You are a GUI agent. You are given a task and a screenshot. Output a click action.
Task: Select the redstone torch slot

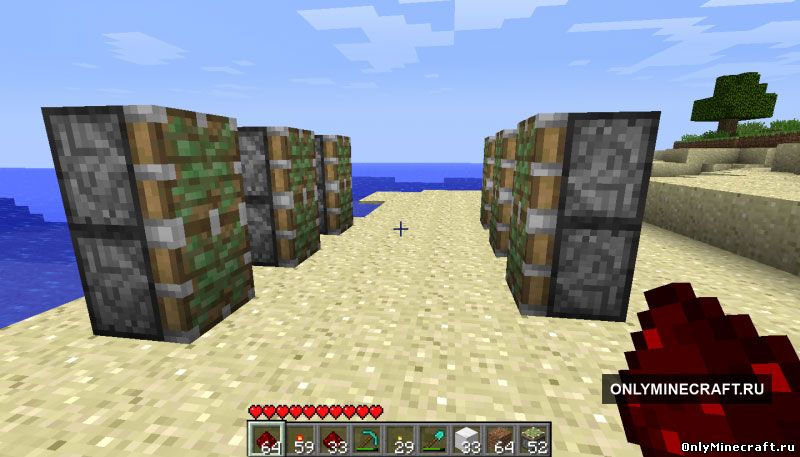pos(299,437)
